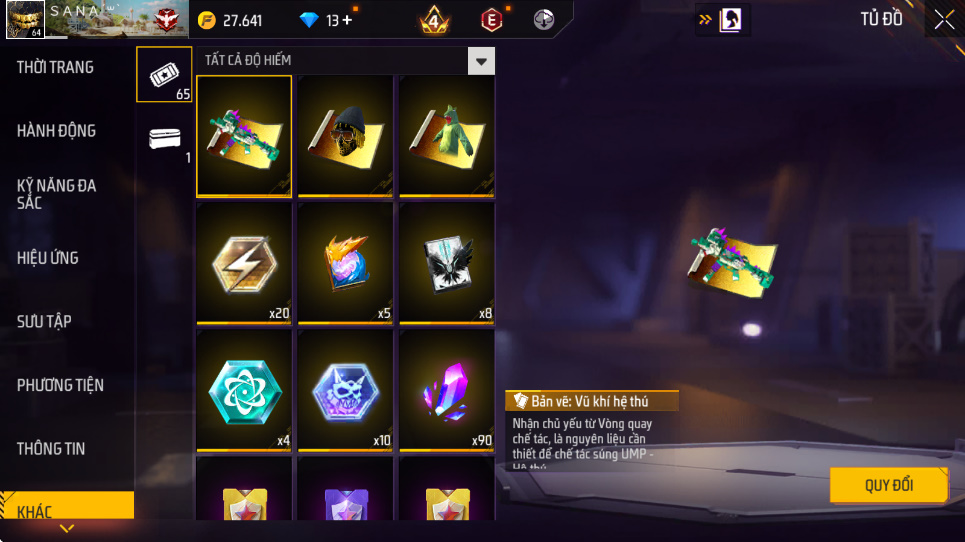Switch to the Hành Động tab

tap(57, 130)
